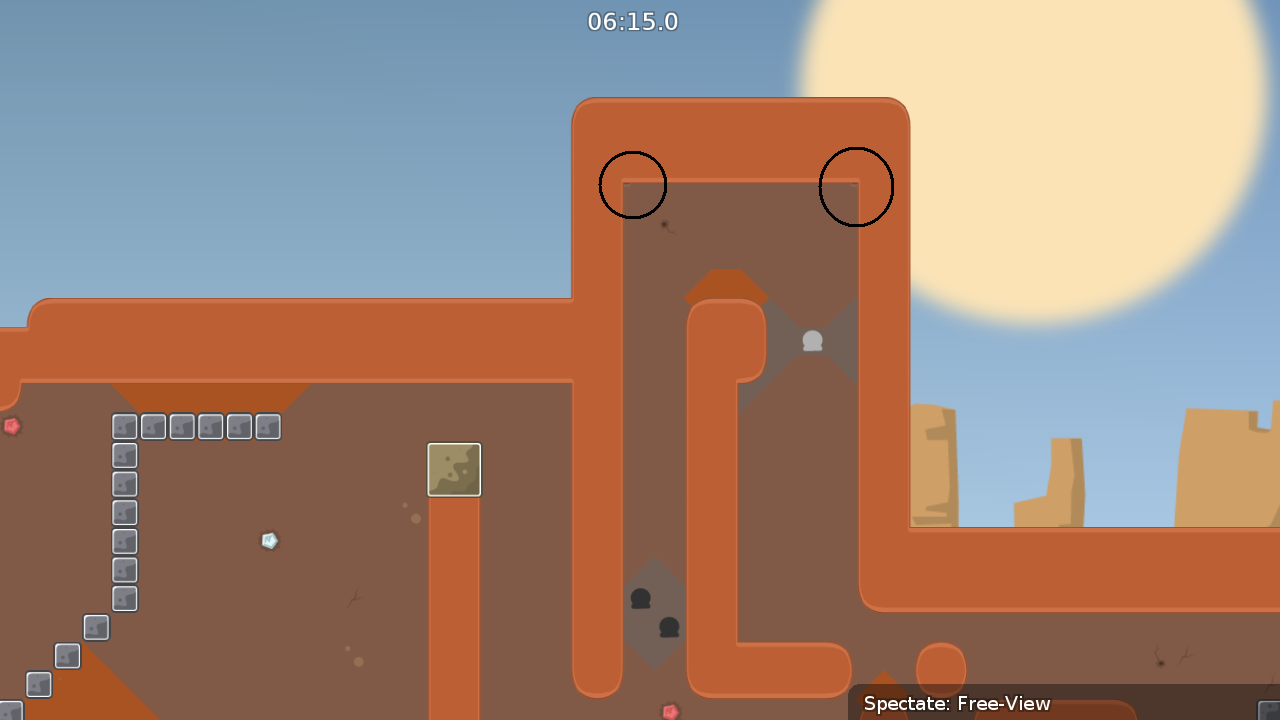Click the rightmost metal crate in the top row
Screen dimensions: 1280x720
tap(267, 426)
